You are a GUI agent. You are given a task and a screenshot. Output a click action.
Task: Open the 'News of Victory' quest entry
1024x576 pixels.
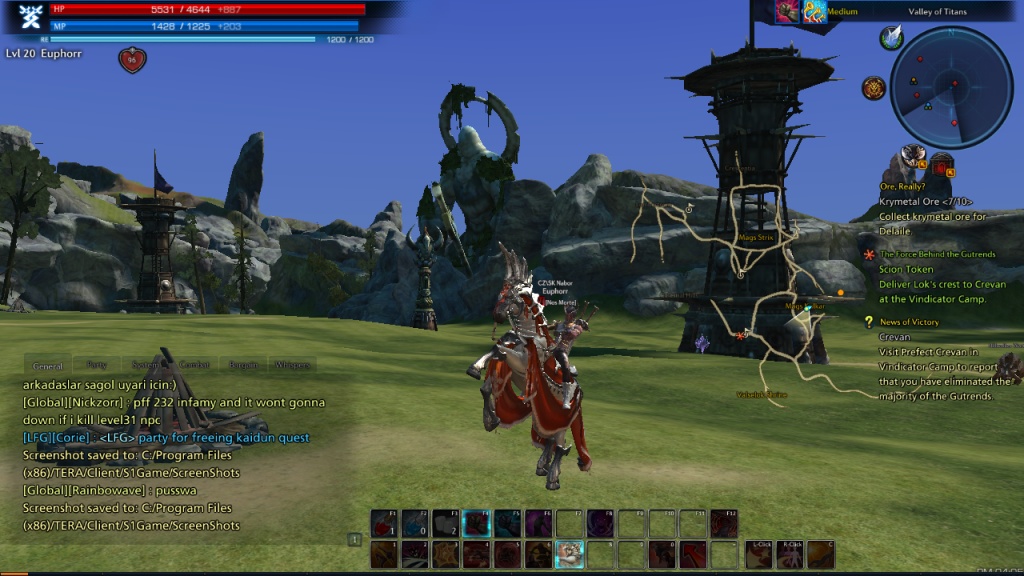tap(909, 322)
